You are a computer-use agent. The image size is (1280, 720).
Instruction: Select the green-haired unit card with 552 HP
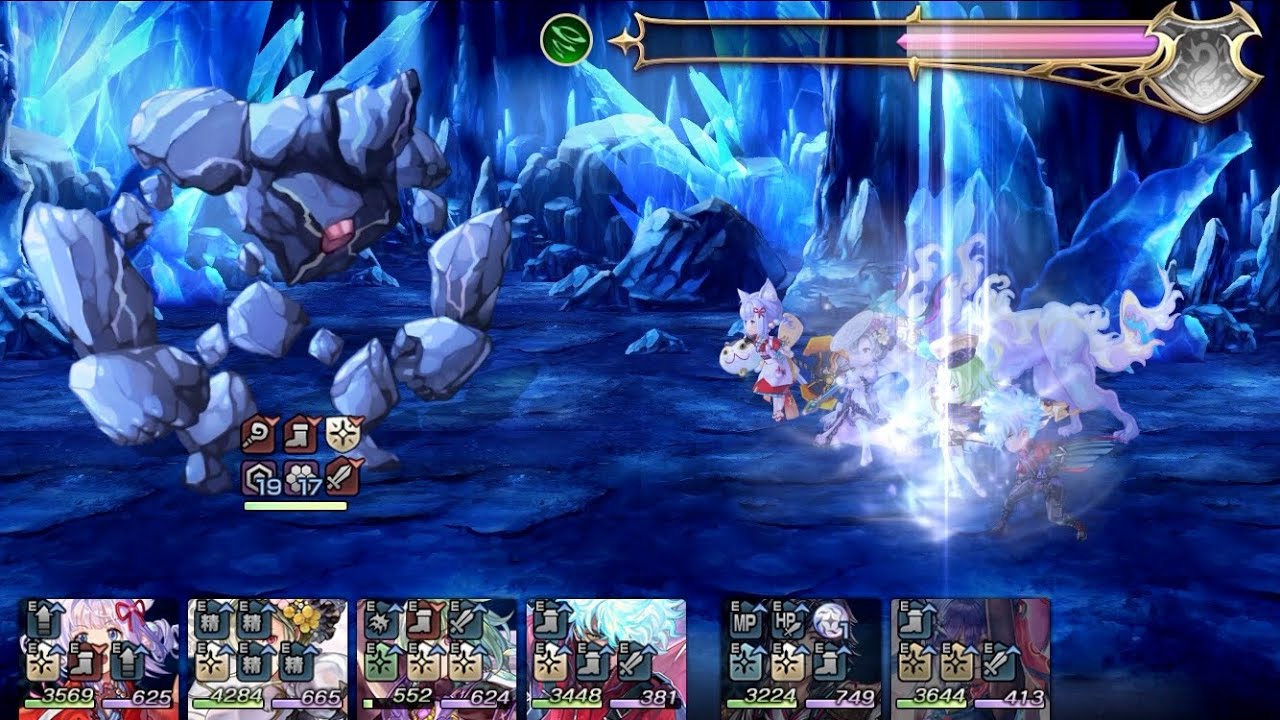click(x=437, y=654)
